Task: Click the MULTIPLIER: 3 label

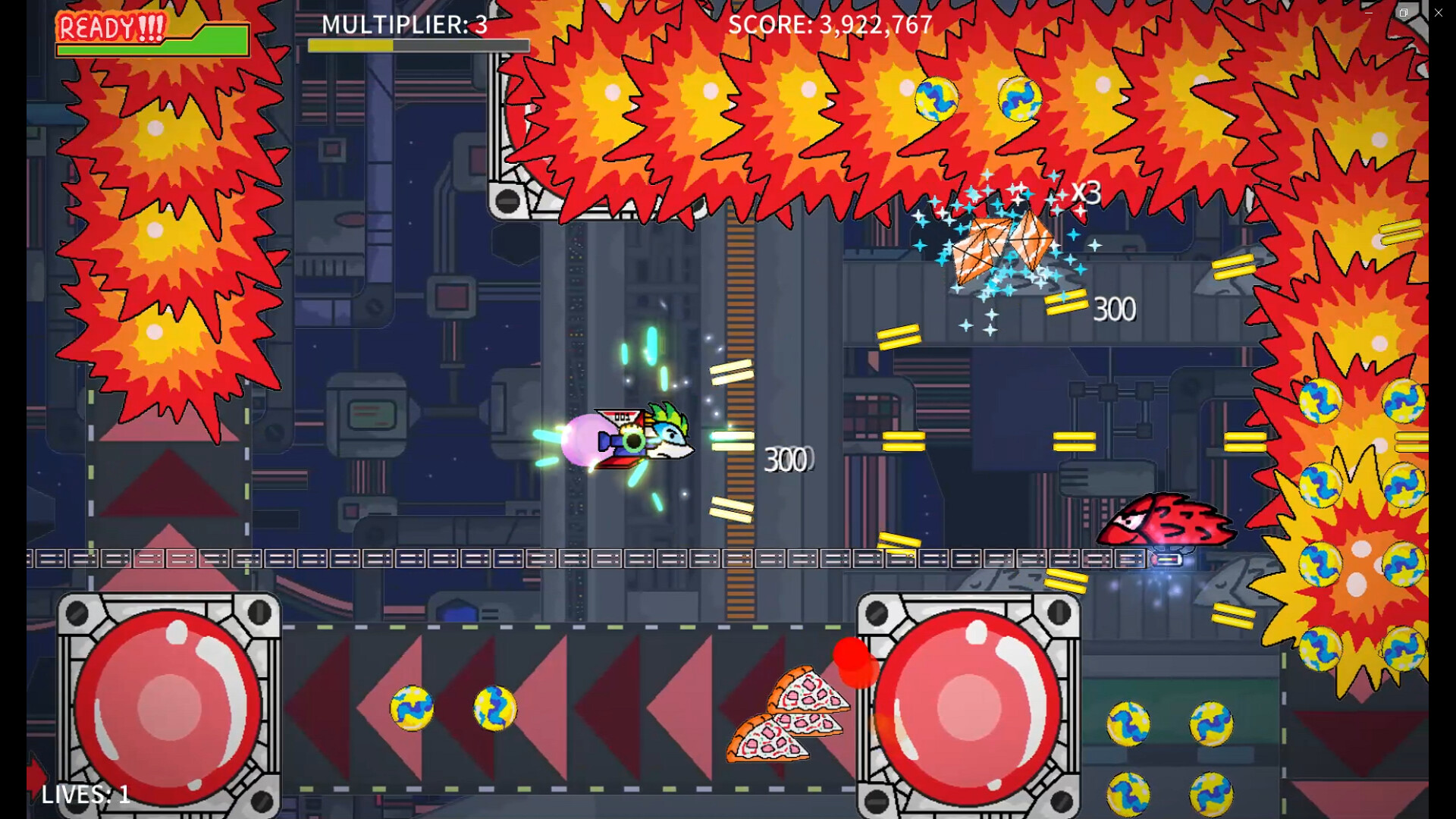Action: [x=403, y=25]
